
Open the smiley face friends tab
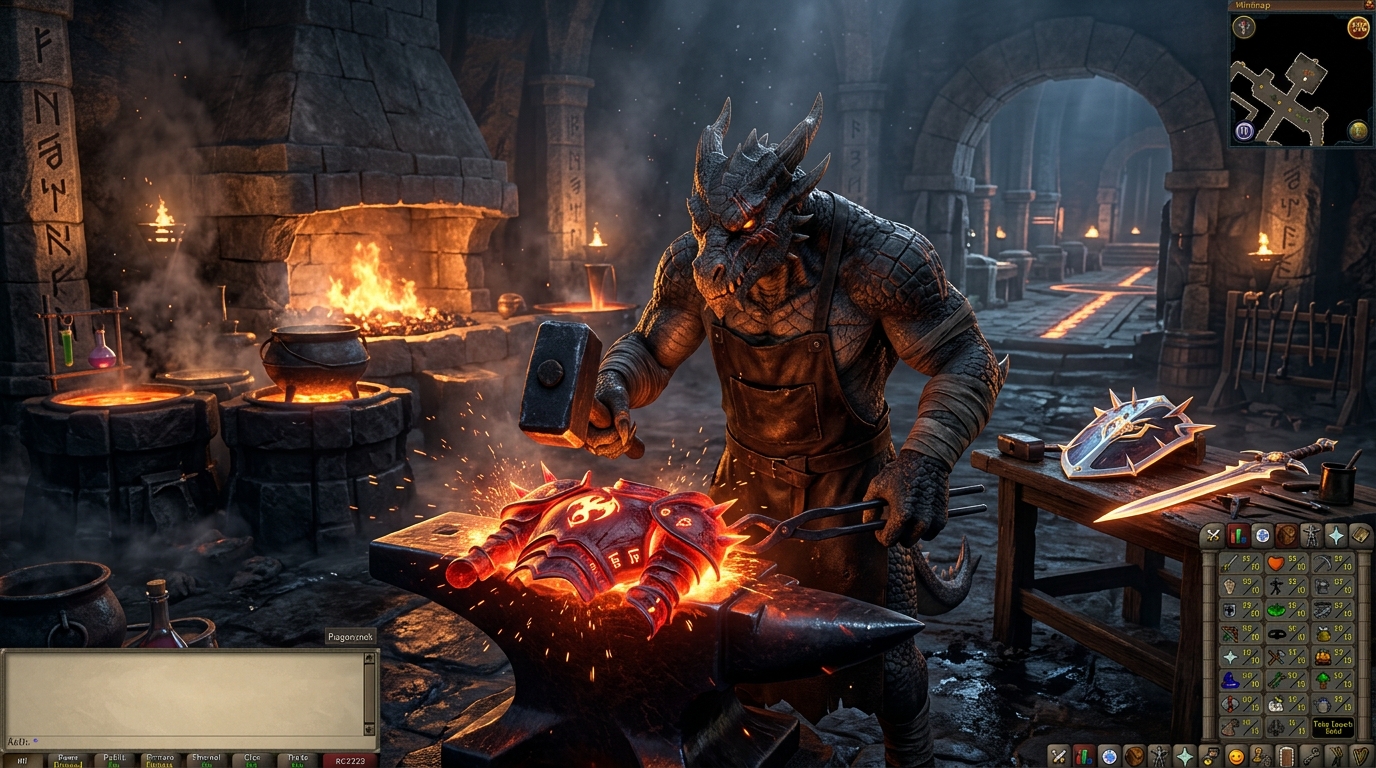[1236, 757]
